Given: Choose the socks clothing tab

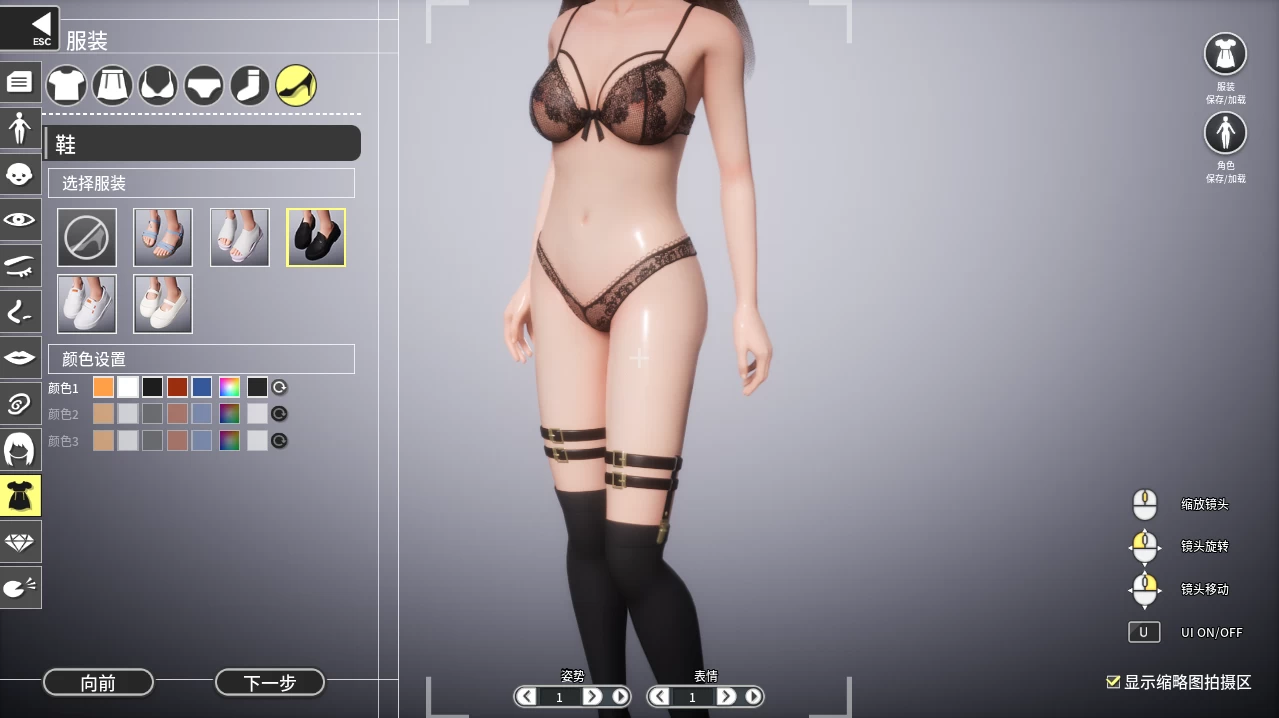Looking at the screenshot, I should [x=250, y=86].
